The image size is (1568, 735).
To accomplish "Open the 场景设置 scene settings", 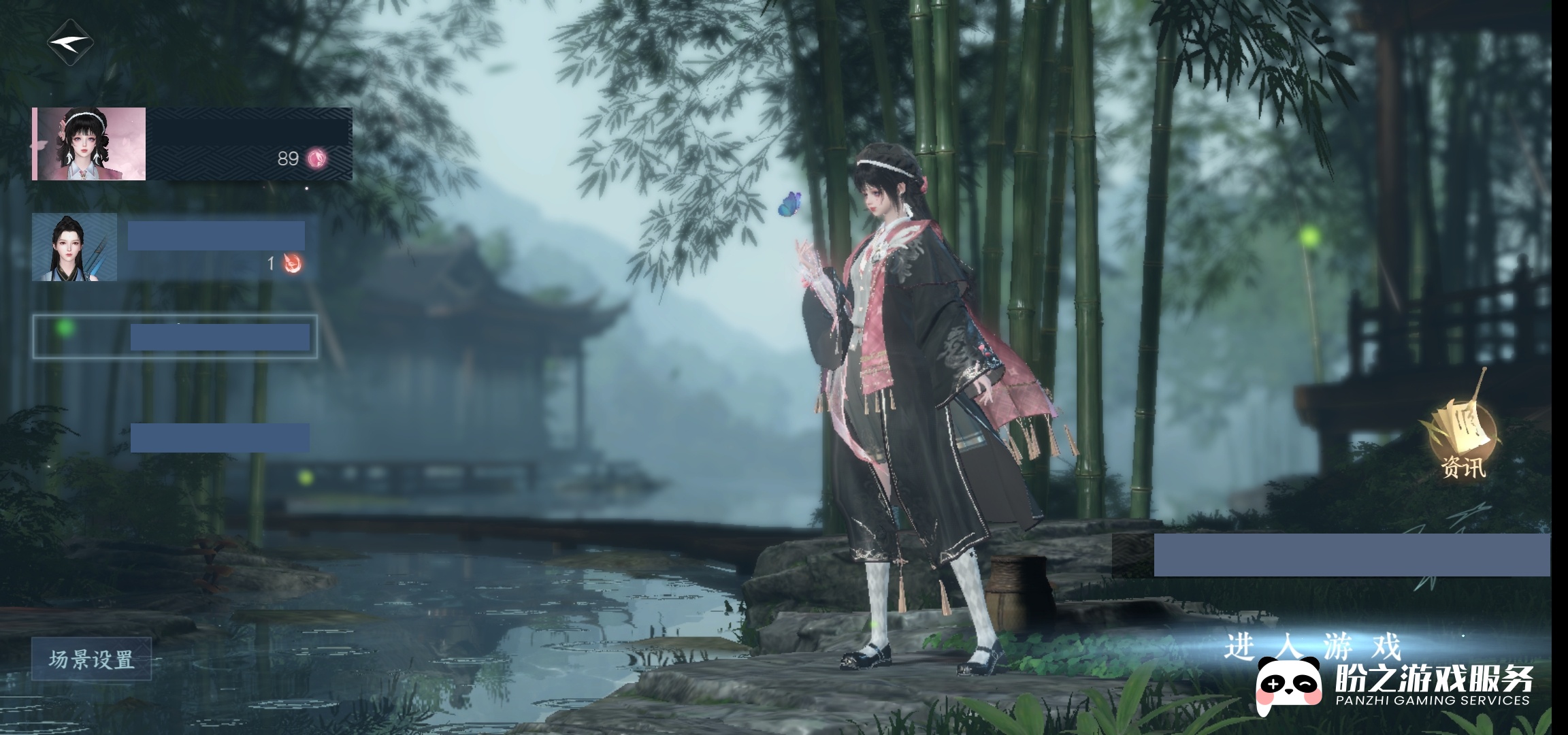I will point(91,659).
